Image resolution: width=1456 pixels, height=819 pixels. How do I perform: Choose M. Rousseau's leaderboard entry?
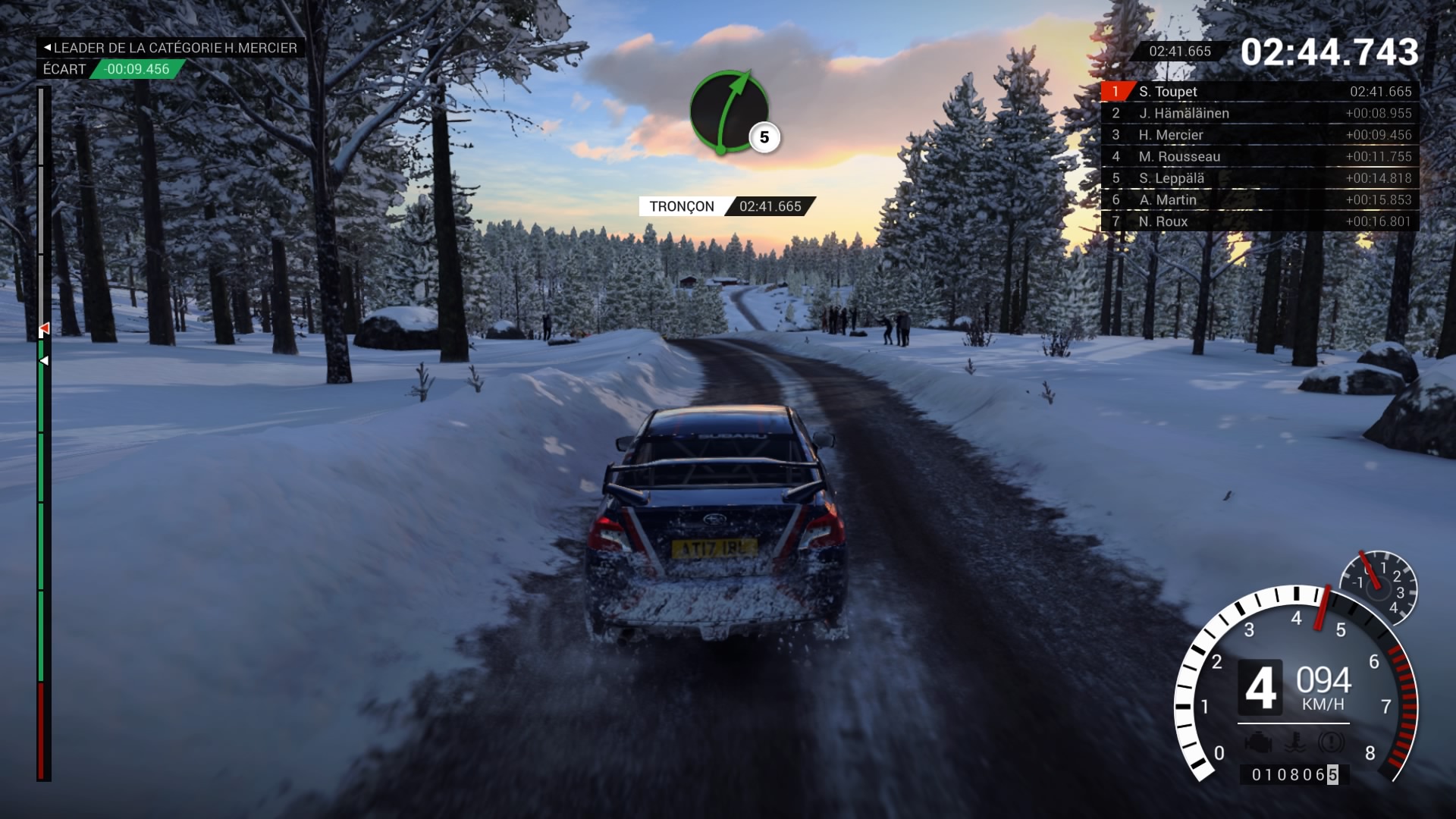tap(1259, 157)
